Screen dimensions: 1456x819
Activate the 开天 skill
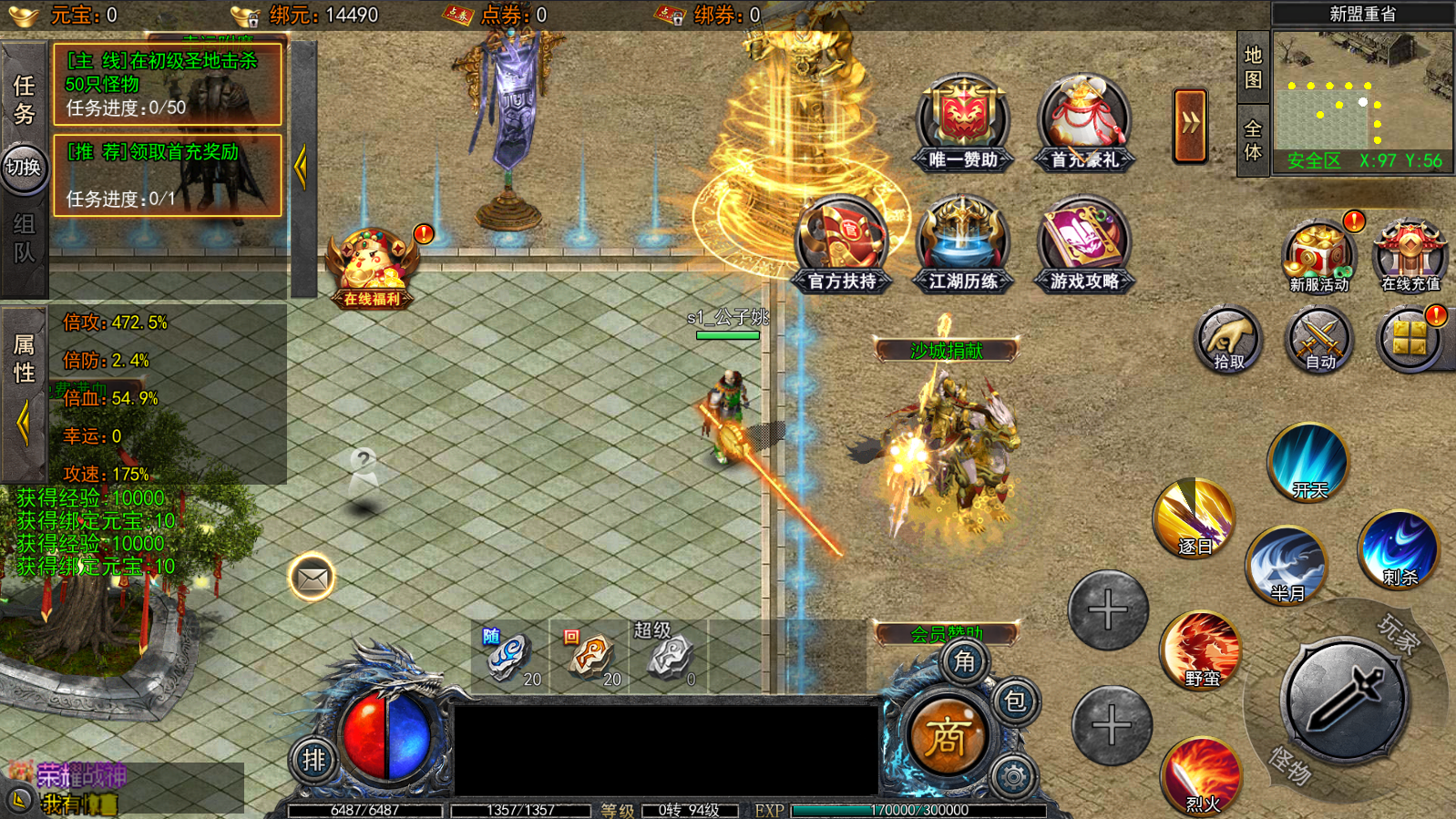tap(1309, 463)
